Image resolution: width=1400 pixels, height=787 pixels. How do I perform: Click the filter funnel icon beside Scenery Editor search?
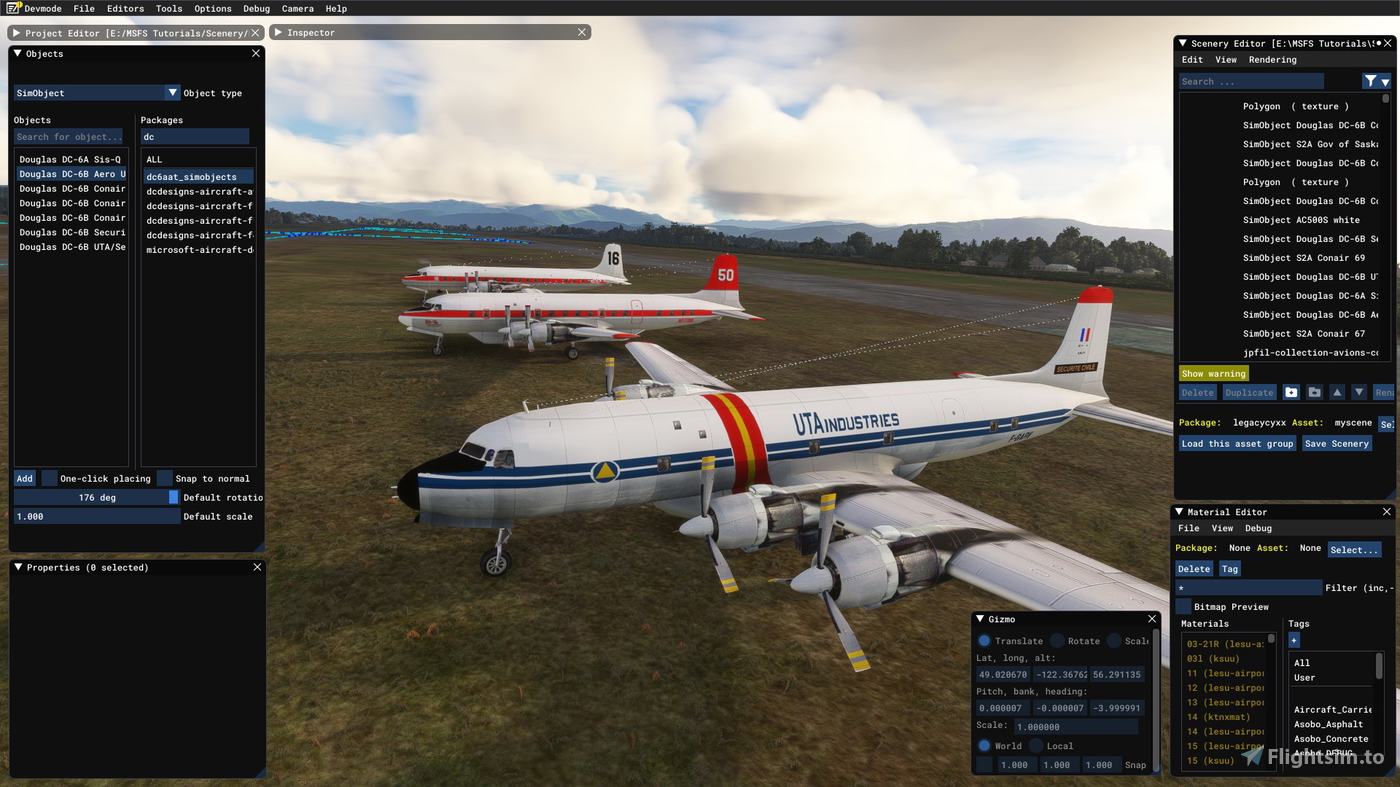[x=1371, y=81]
